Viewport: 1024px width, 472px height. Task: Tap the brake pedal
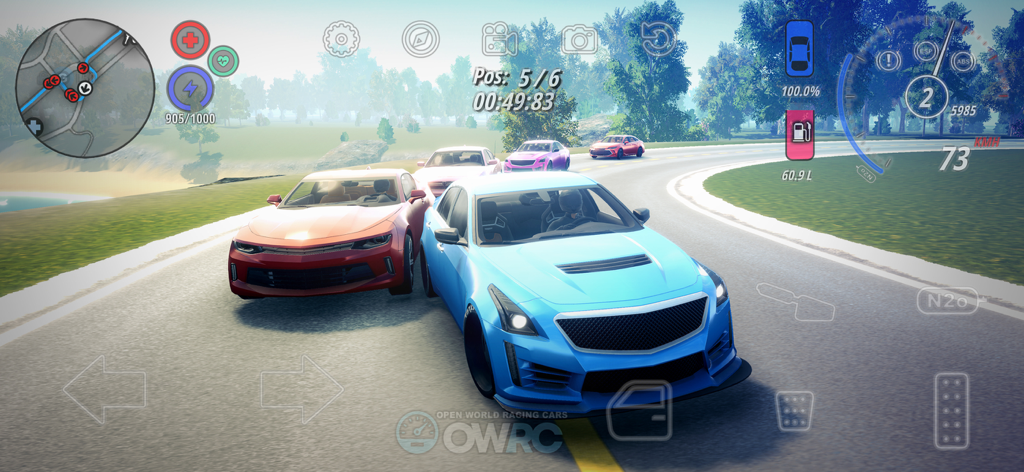(x=795, y=410)
